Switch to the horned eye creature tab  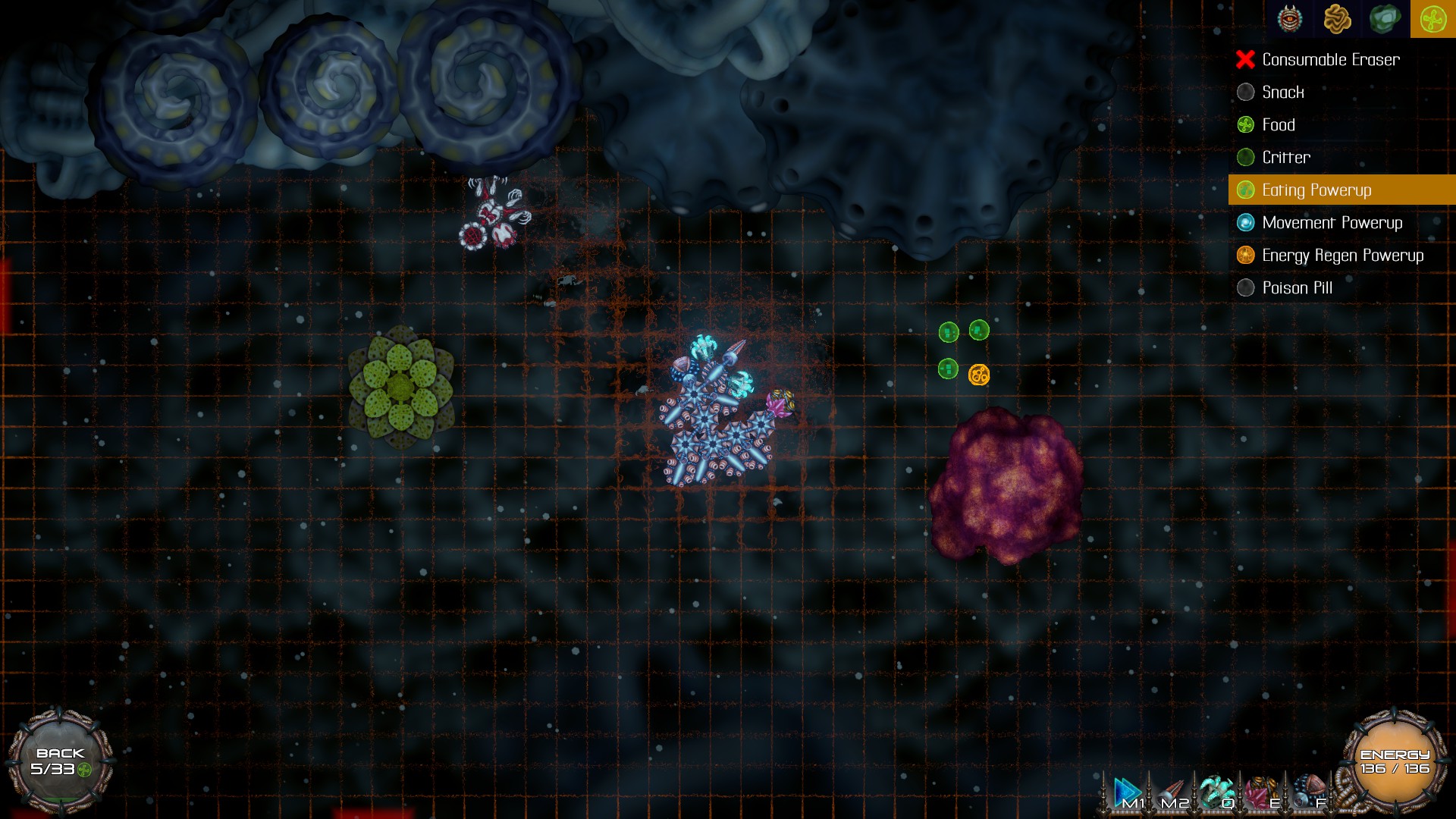[1290, 19]
